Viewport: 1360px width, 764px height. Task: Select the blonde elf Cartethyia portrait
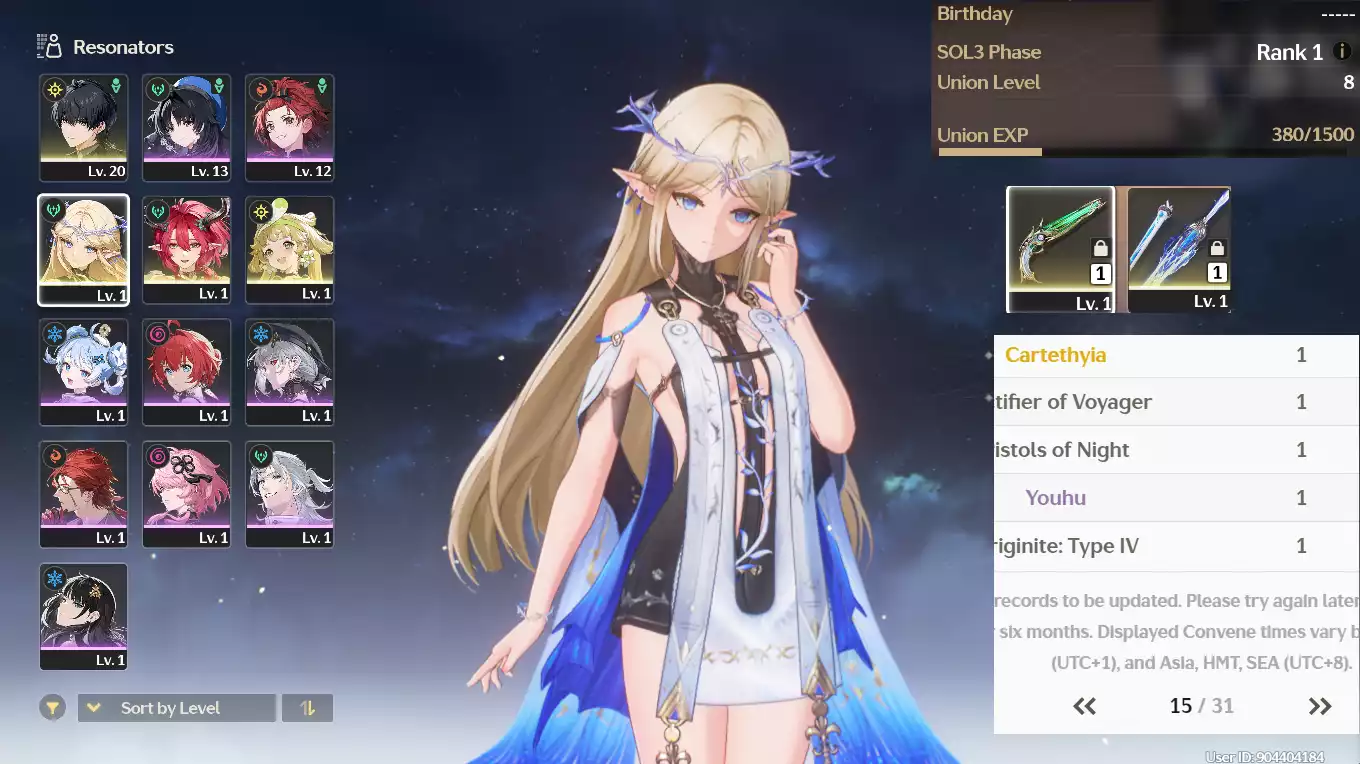point(84,249)
